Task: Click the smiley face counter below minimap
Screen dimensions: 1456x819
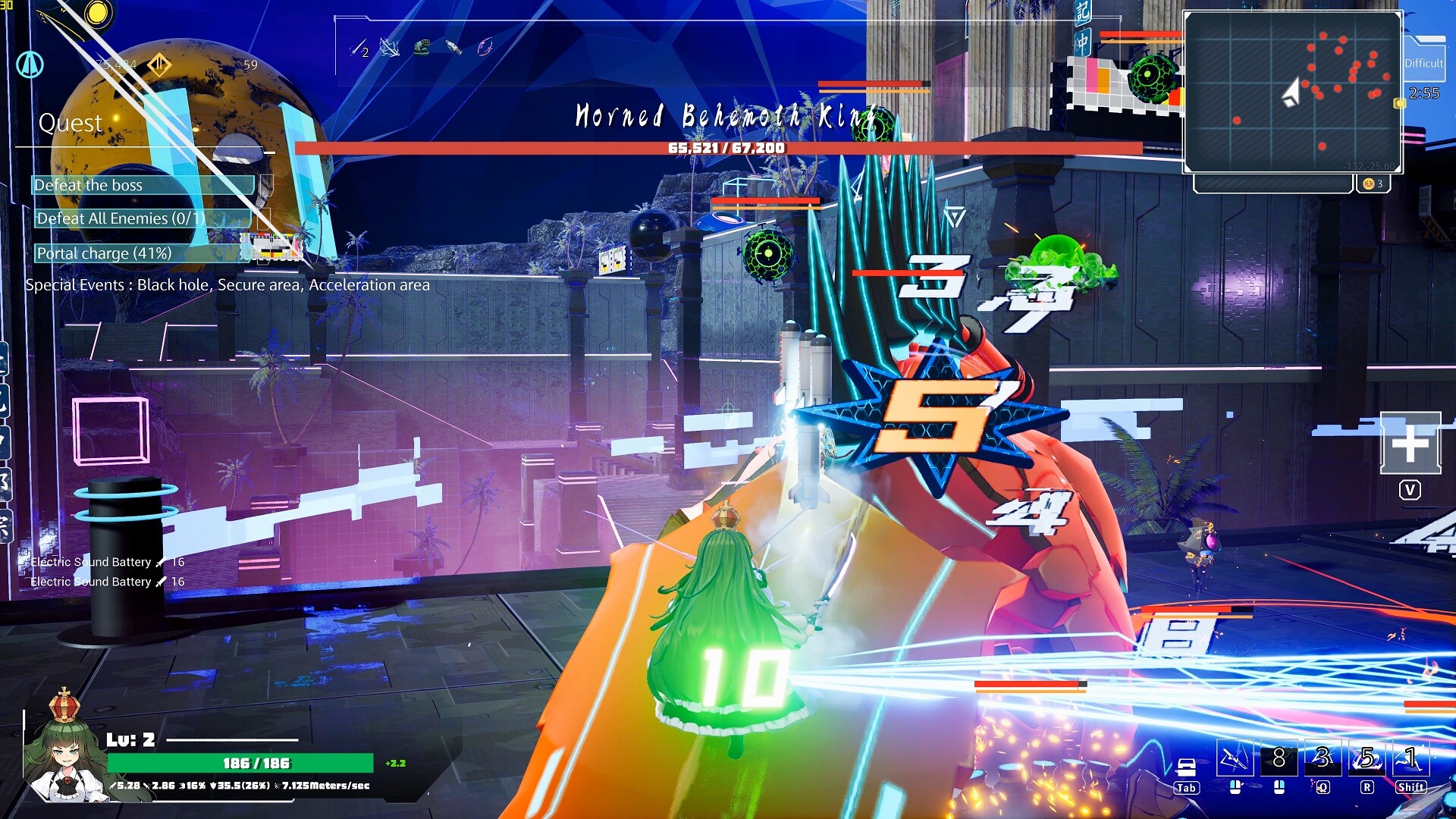Action: [x=1373, y=184]
